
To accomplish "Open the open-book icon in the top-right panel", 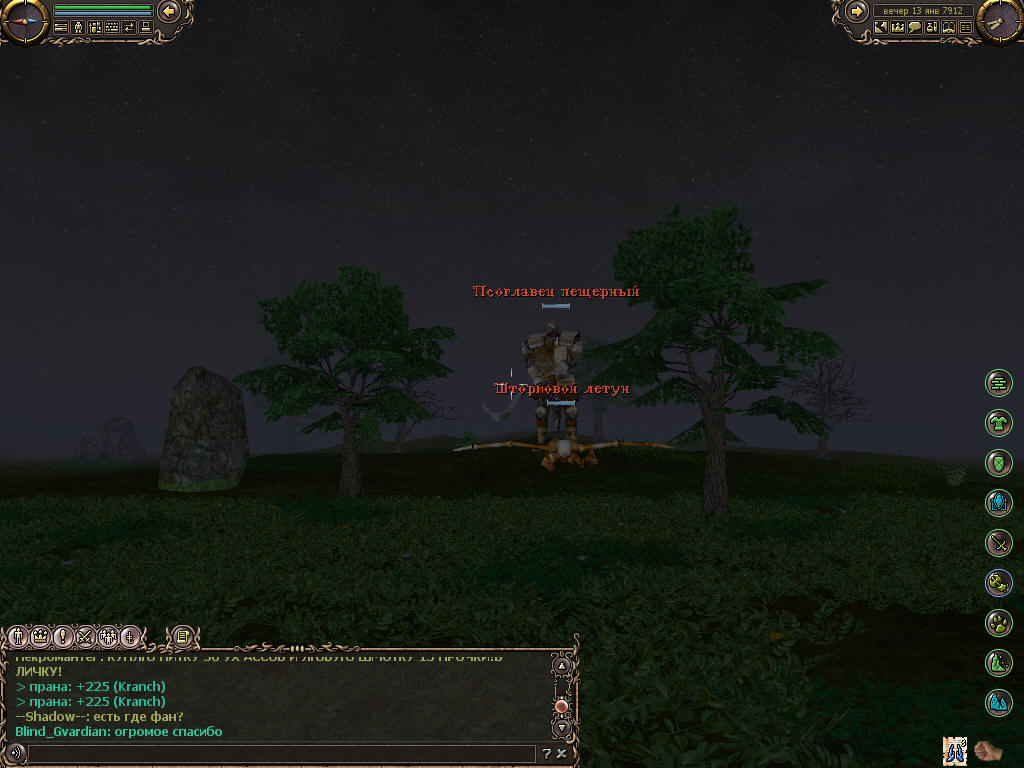I will pos(949,28).
